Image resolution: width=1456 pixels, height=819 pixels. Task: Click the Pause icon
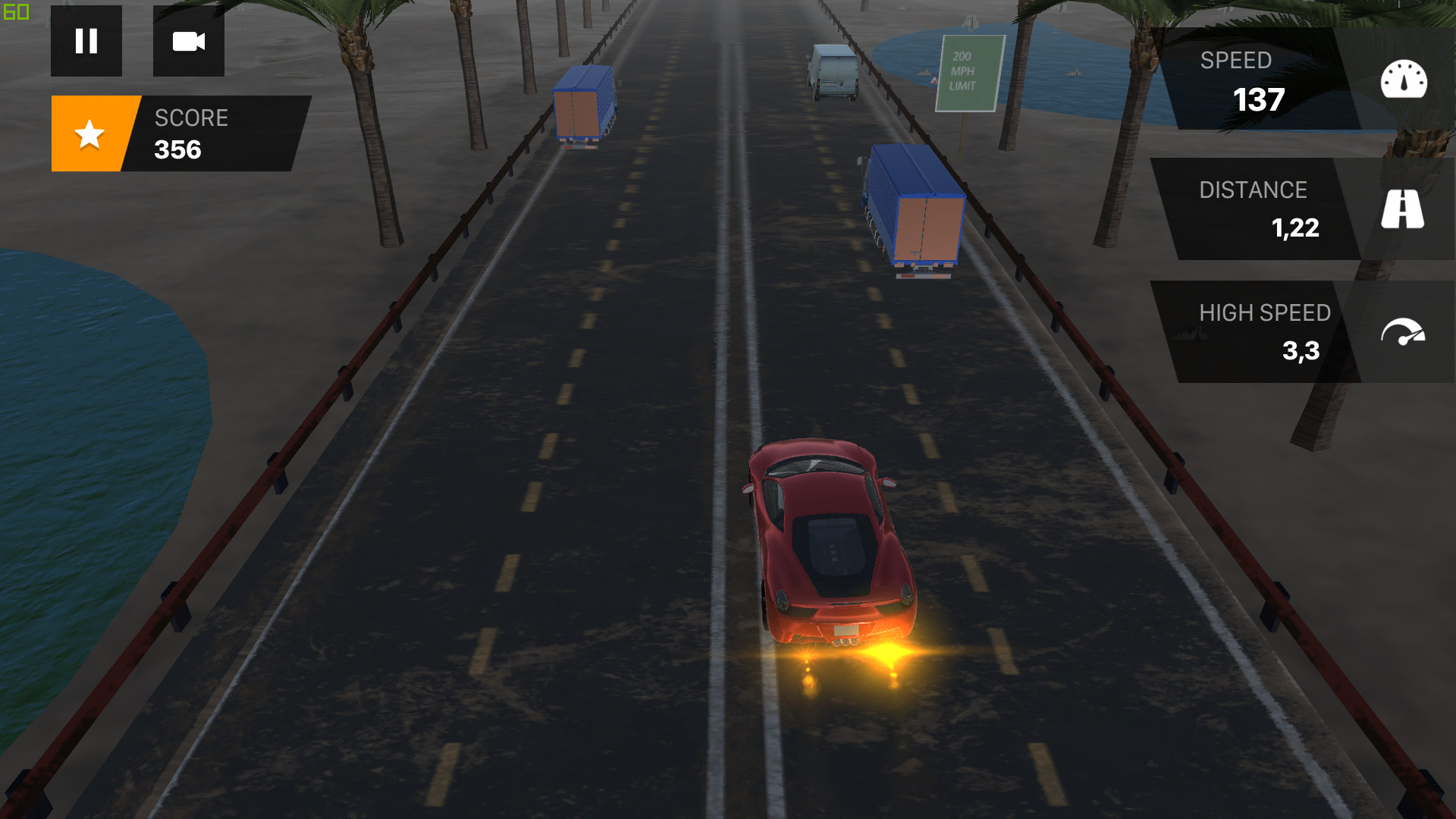point(86,41)
